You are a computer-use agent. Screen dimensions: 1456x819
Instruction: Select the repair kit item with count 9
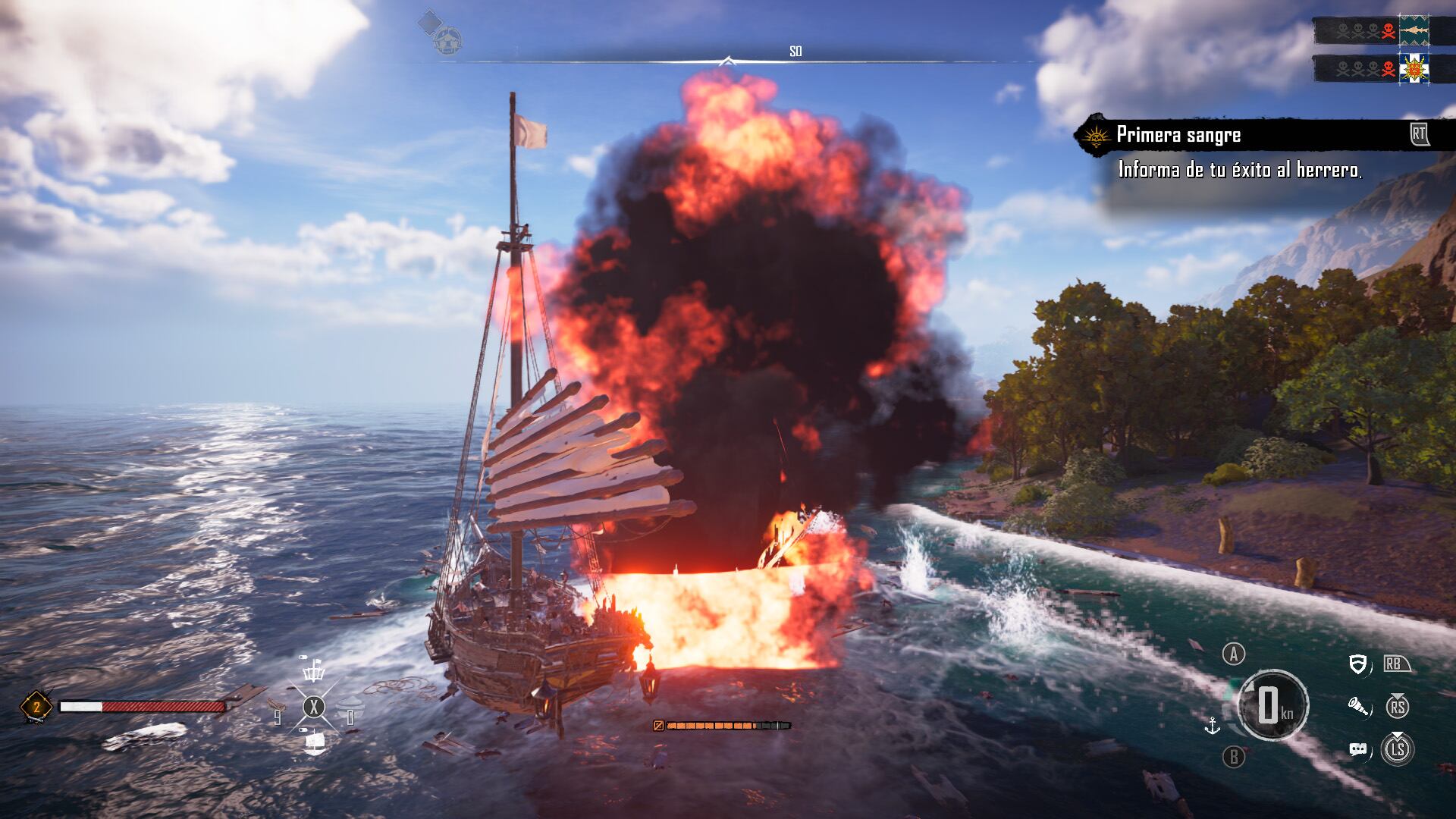(x=278, y=711)
